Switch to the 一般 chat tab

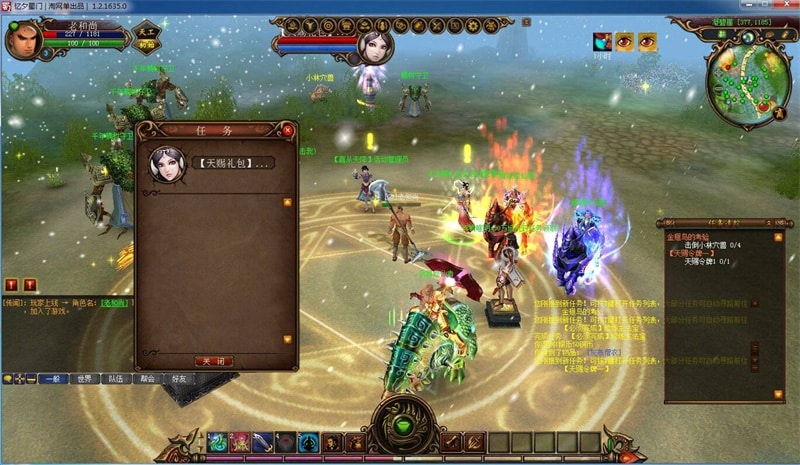[53, 379]
